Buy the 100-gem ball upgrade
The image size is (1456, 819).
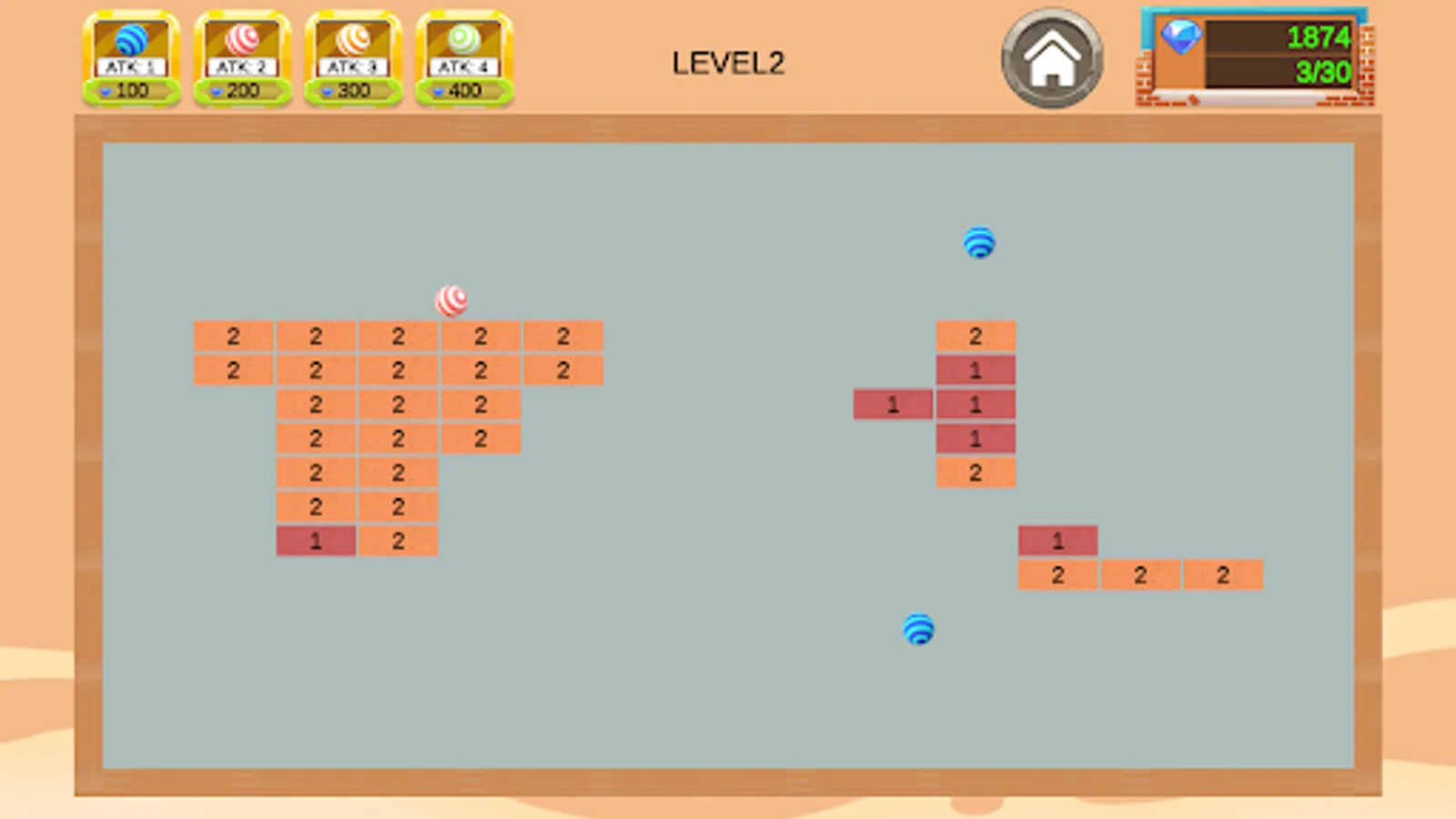[x=130, y=90]
